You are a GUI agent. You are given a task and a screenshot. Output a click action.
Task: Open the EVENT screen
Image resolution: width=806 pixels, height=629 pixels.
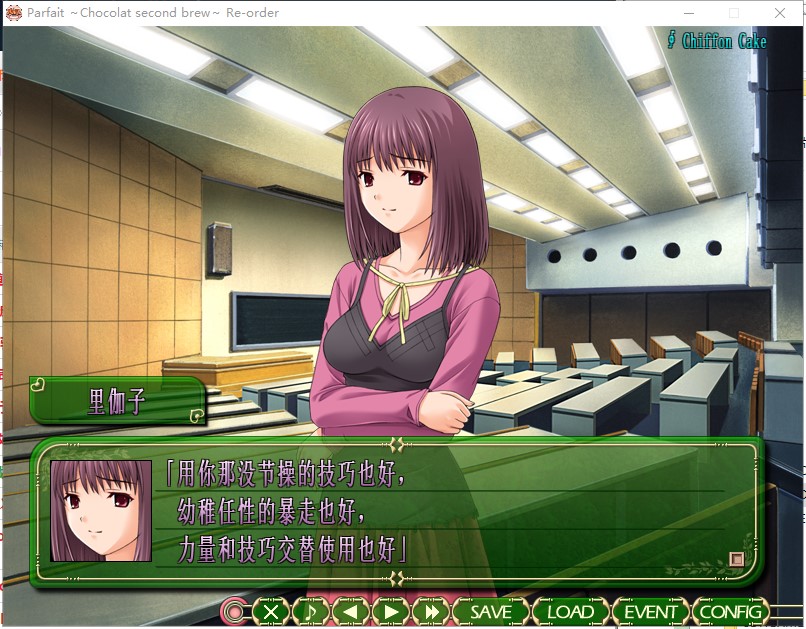pos(650,611)
